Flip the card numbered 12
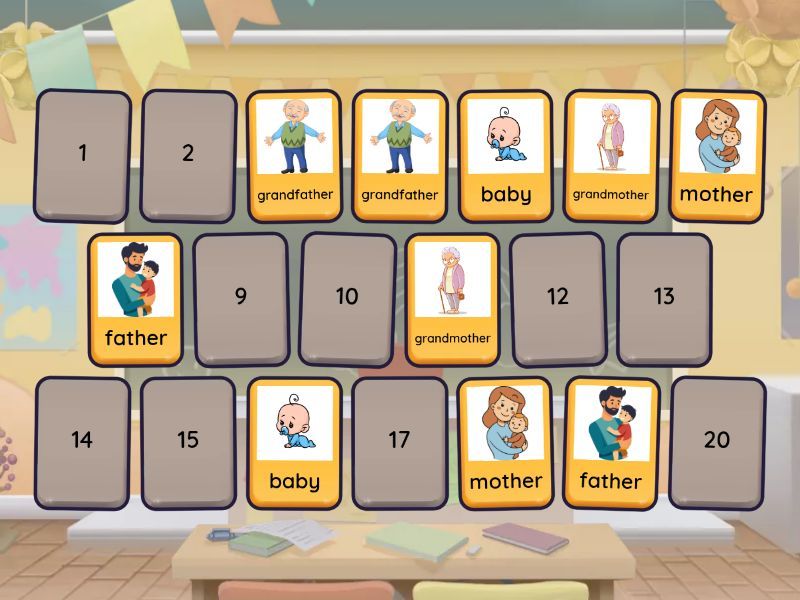800x600 pixels. click(x=558, y=297)
